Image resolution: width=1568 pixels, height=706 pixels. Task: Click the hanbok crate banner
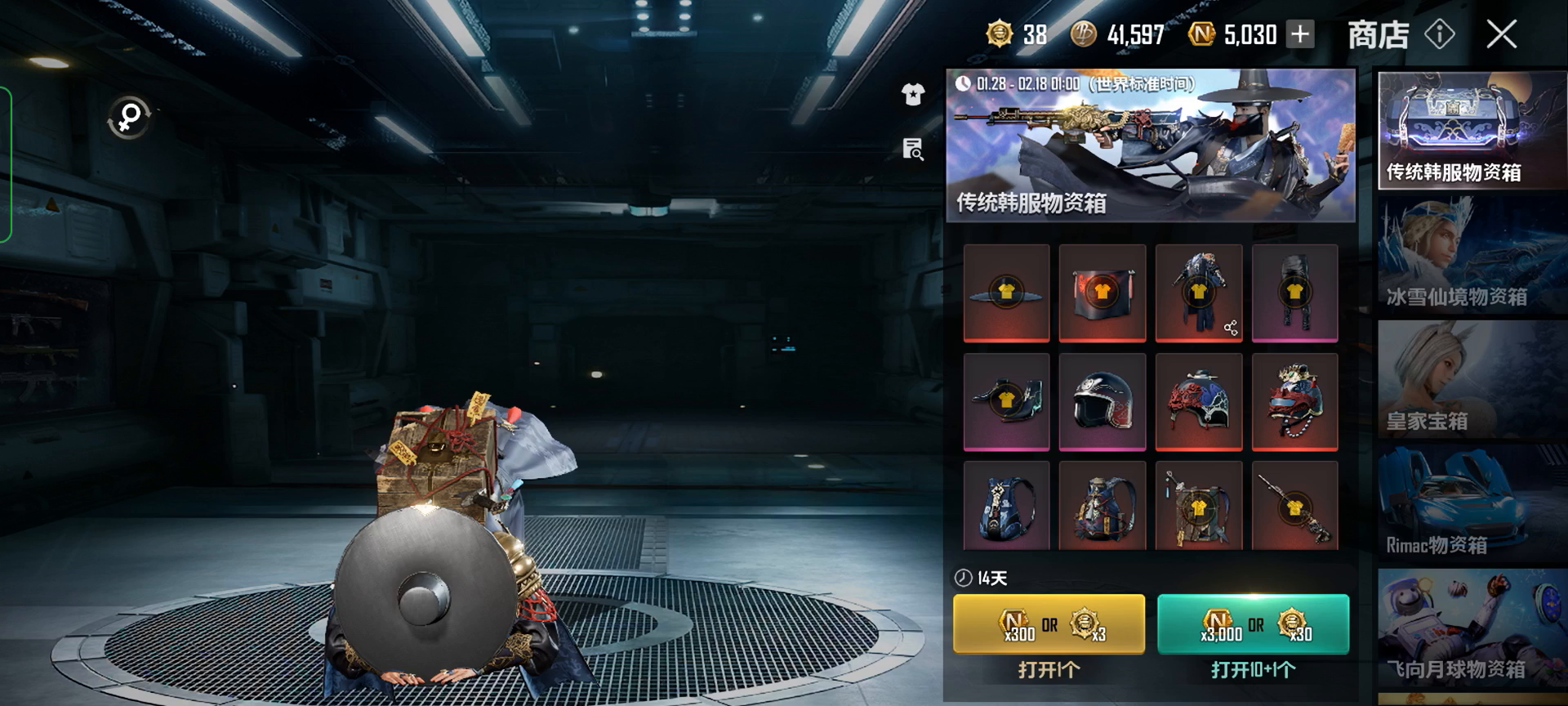click(1150, 145)
